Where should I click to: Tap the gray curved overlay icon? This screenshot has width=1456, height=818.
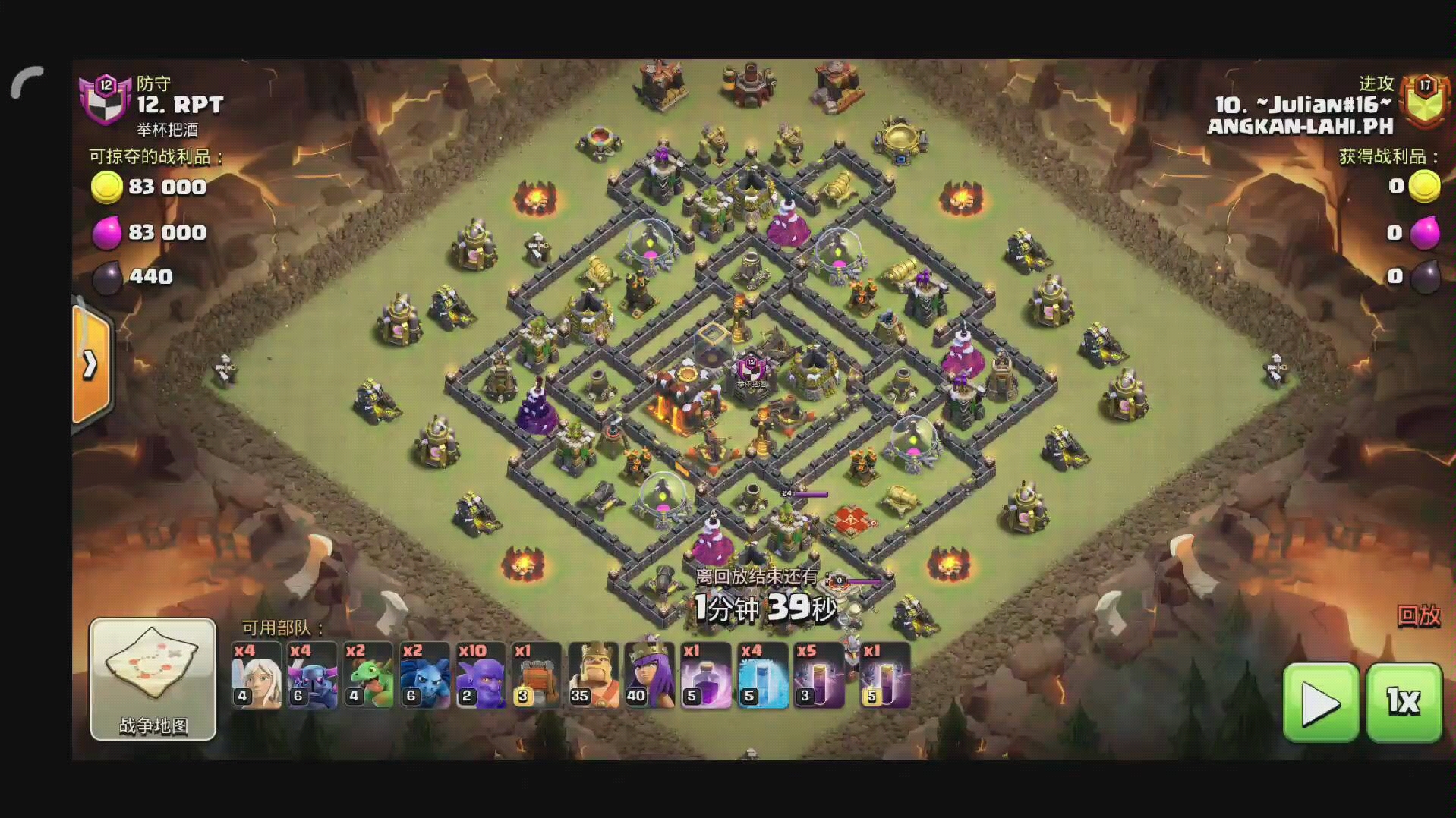coord(27,82)
